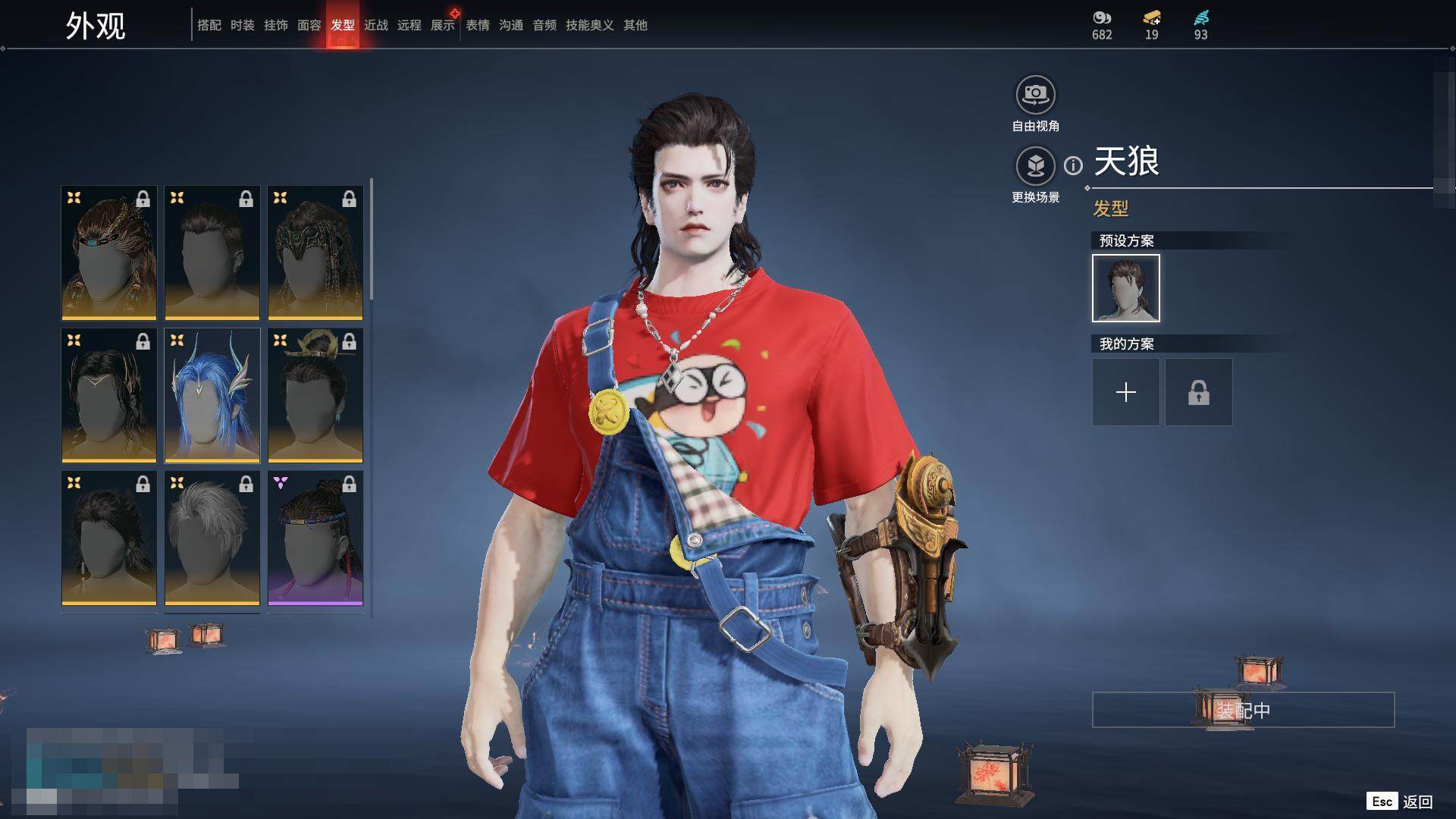This screenshot has height=819, width=1456.
Task: Open the 远程 ranged tab
Action: click(x=409, y=25)
